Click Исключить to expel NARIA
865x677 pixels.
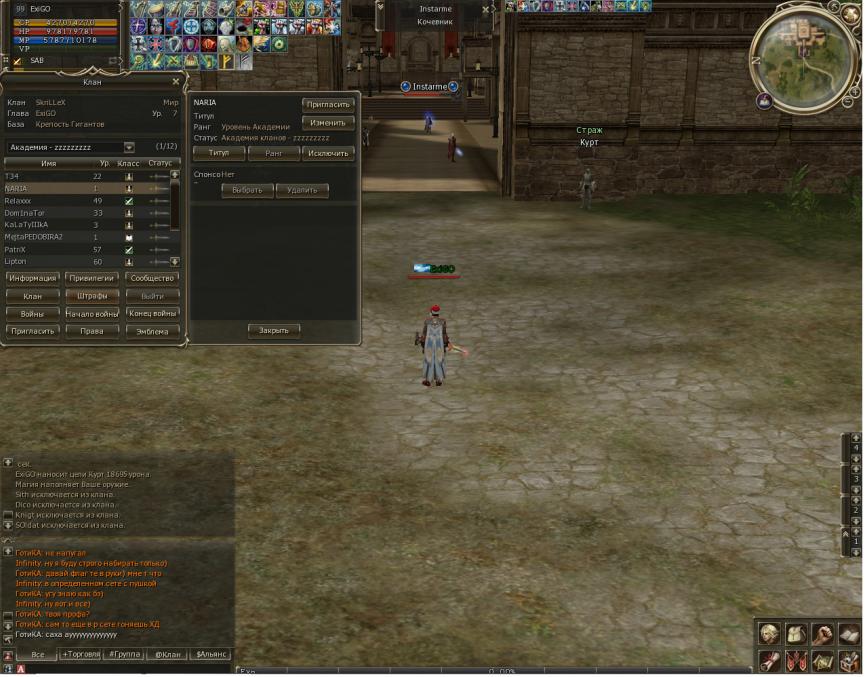click(x=328, y=153)
